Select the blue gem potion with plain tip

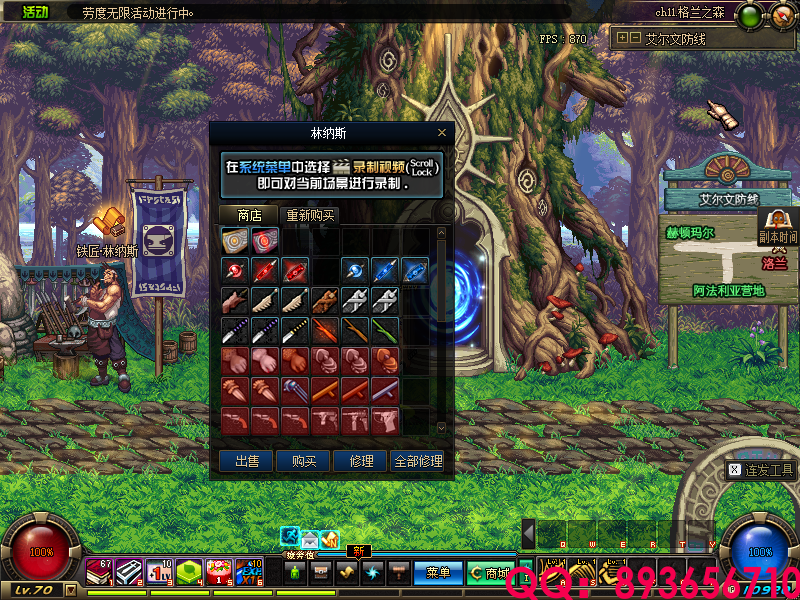355,270
